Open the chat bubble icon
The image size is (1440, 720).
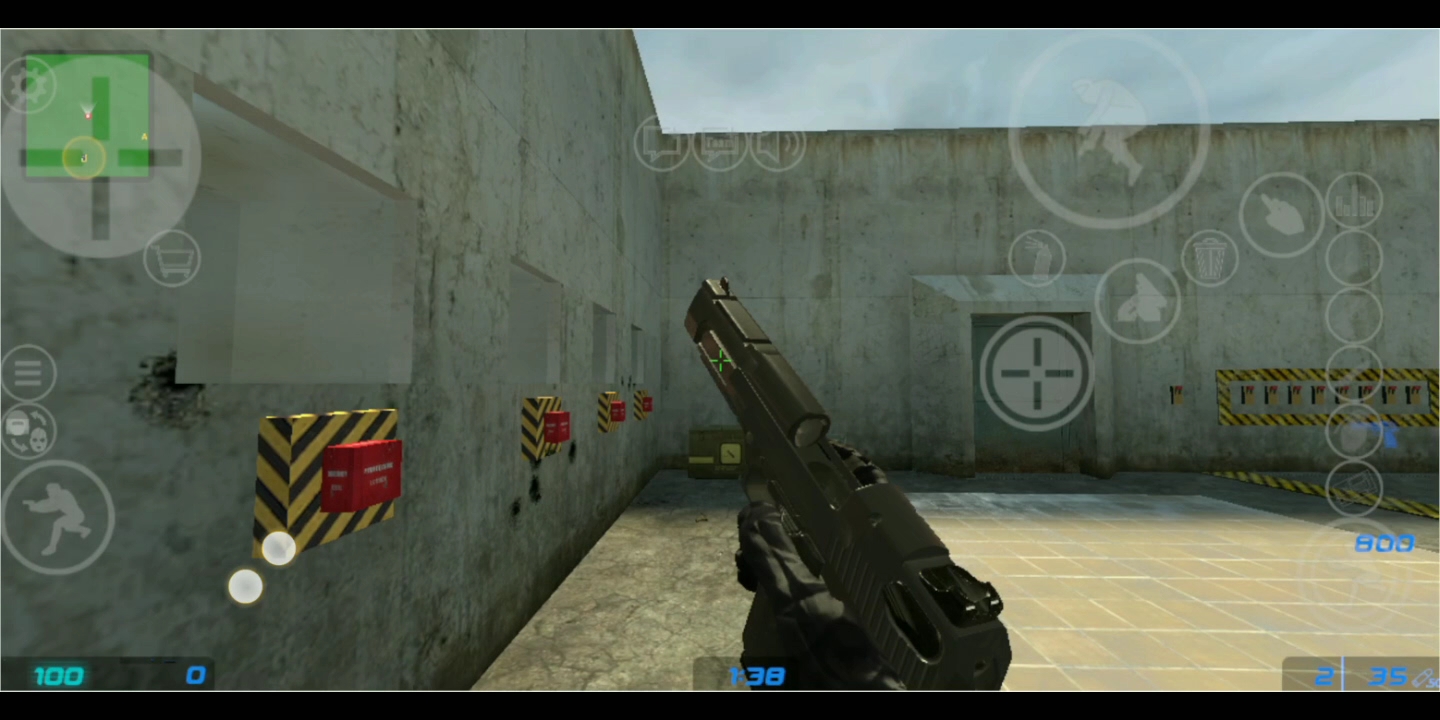pos(663,145)
